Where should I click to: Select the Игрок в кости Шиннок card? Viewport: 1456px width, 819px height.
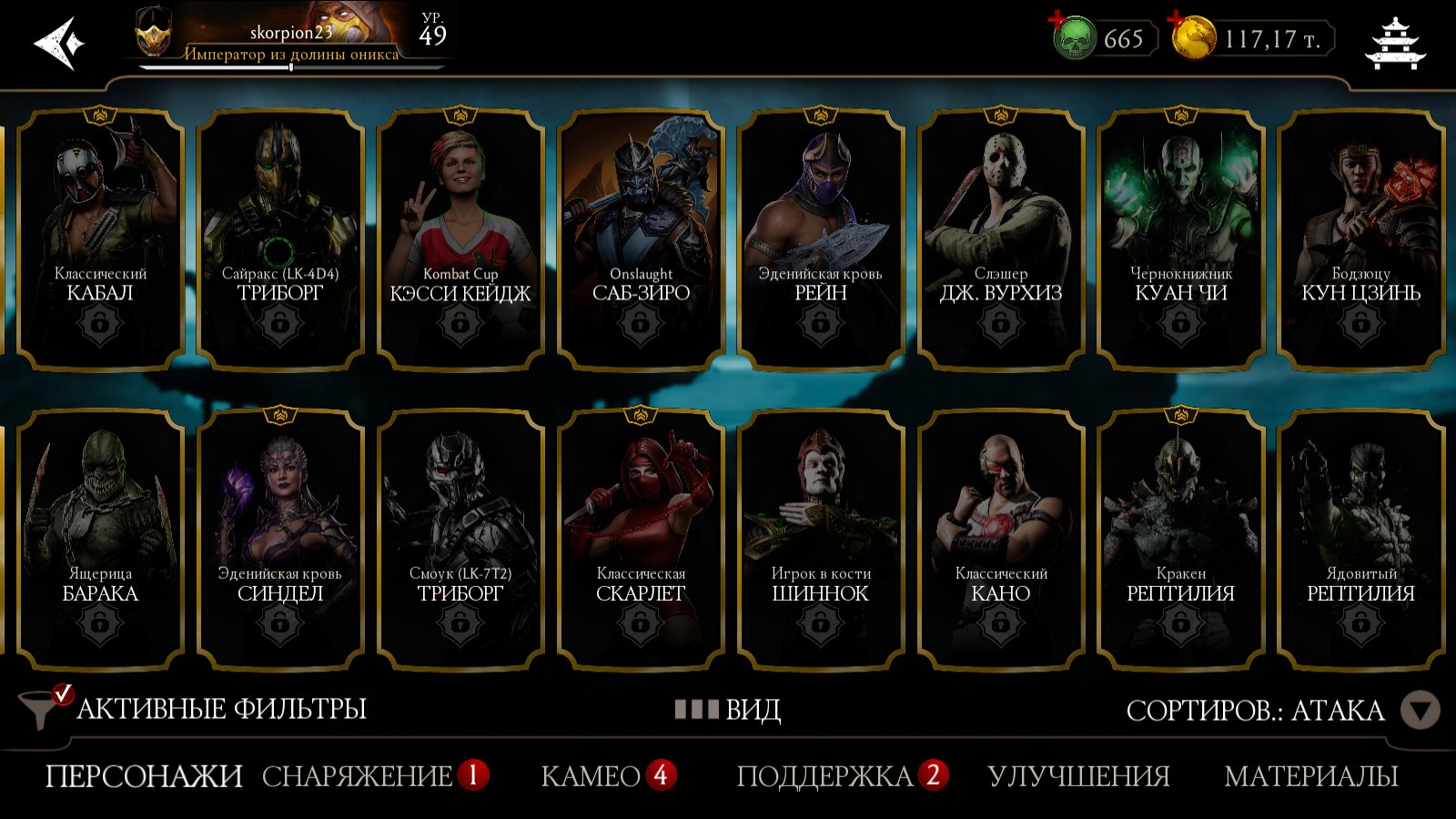point(820,539)
